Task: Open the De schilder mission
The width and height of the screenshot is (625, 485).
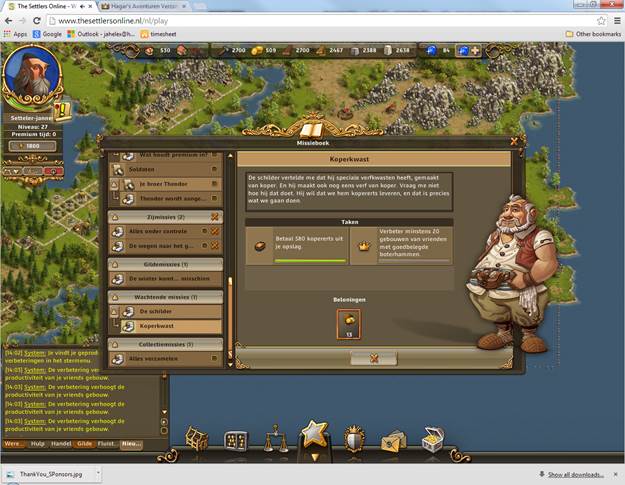Action: coord(163,311)
